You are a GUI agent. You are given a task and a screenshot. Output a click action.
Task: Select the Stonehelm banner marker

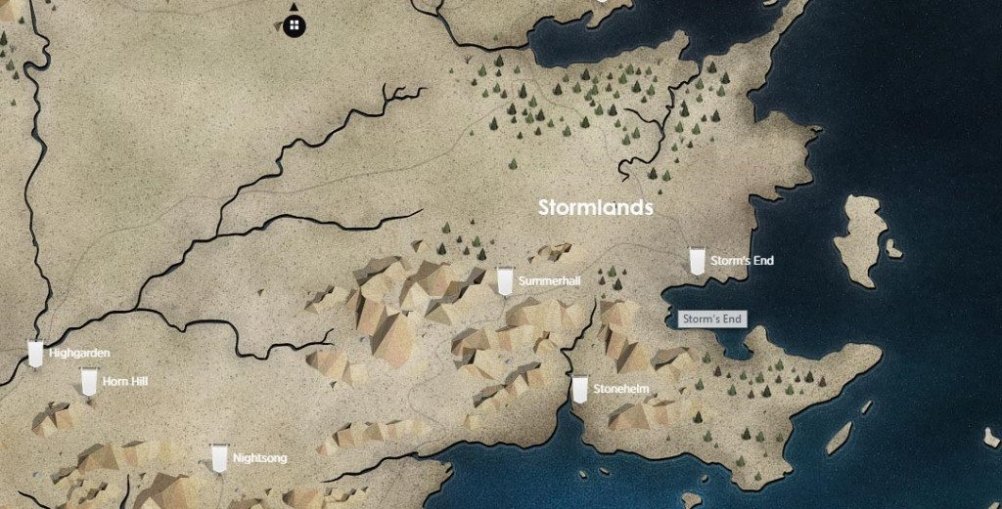(580, 389)
